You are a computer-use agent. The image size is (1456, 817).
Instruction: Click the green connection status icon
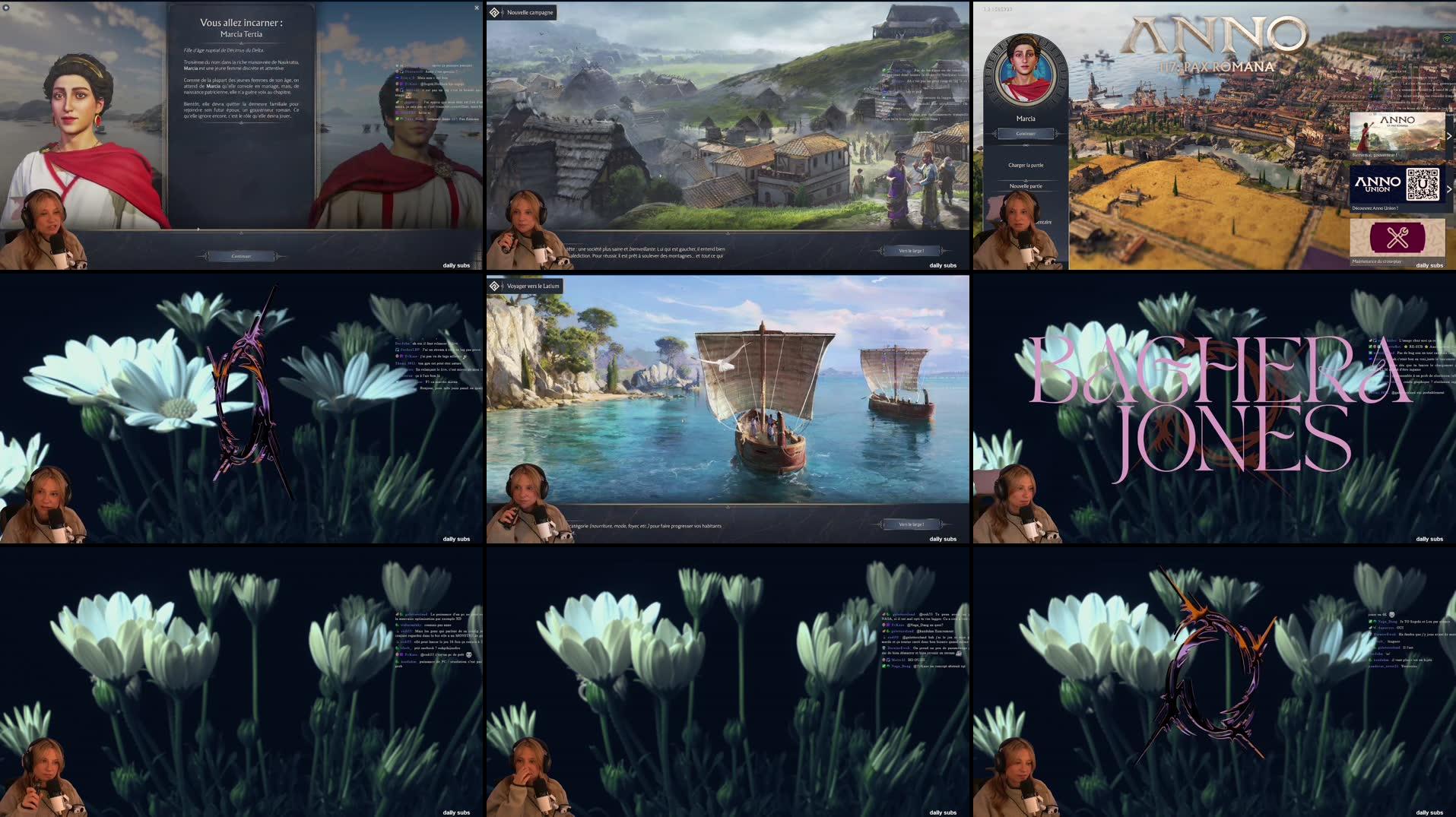[1445, 38]
